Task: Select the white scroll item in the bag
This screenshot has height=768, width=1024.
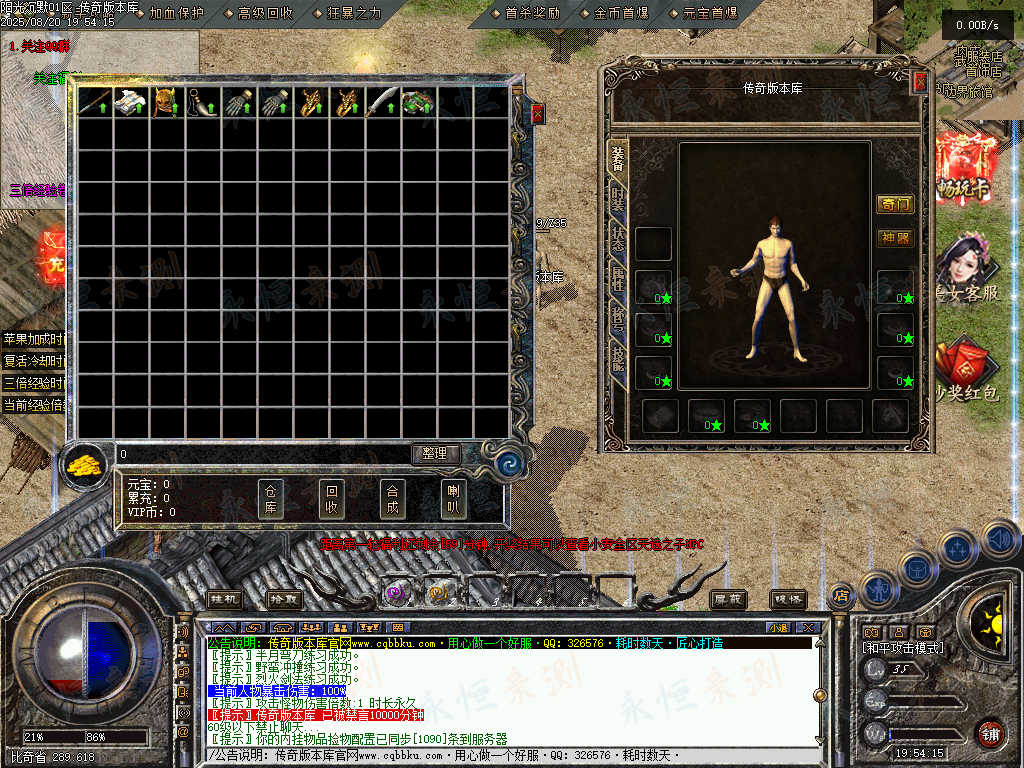Action: 128,103
